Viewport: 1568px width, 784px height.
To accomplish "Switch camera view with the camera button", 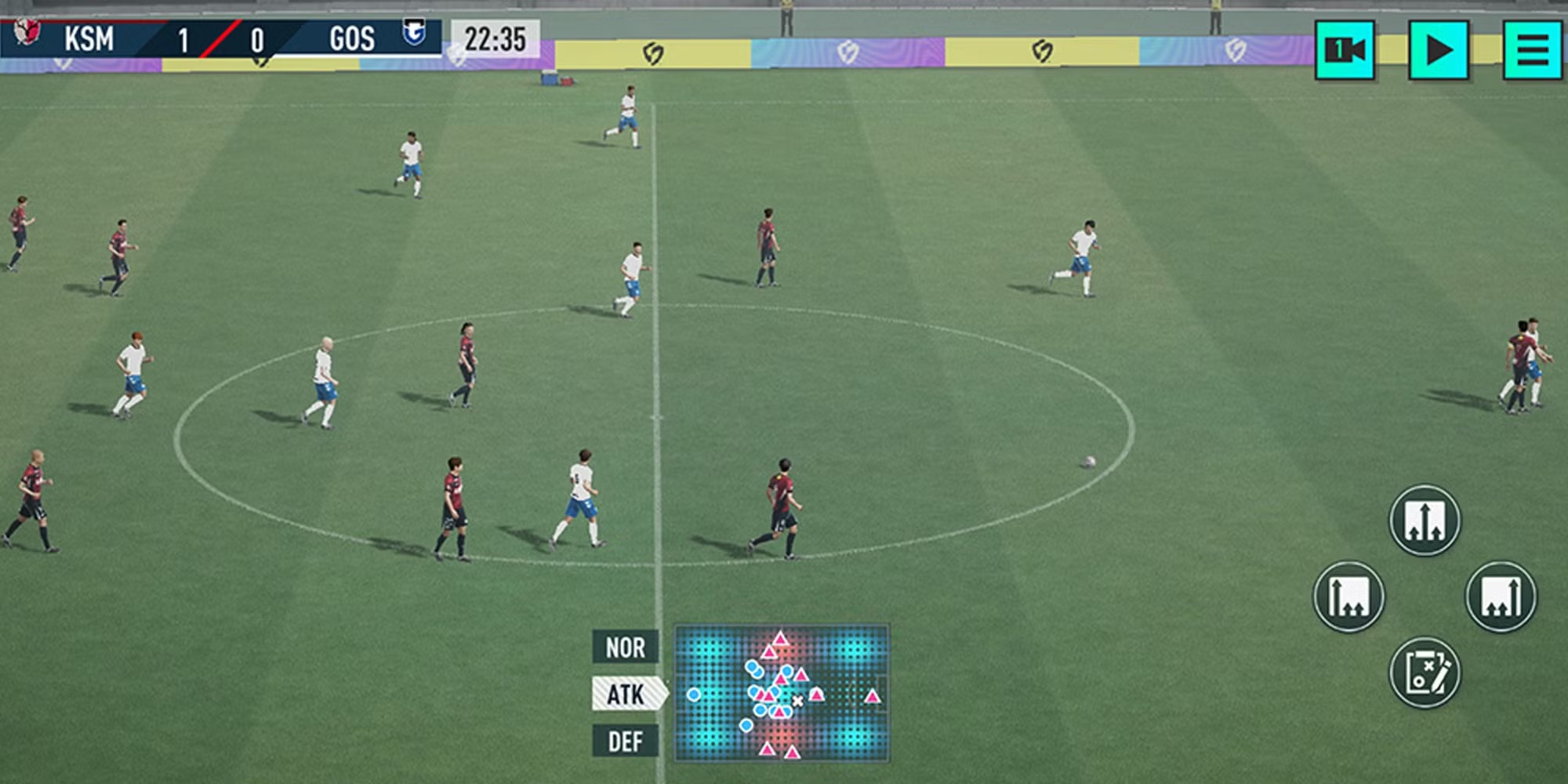I will coord(1345,50).
